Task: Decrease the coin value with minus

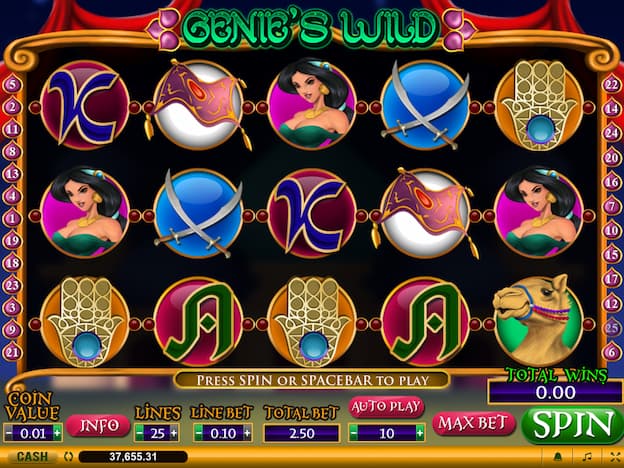Action: [10, 432]
